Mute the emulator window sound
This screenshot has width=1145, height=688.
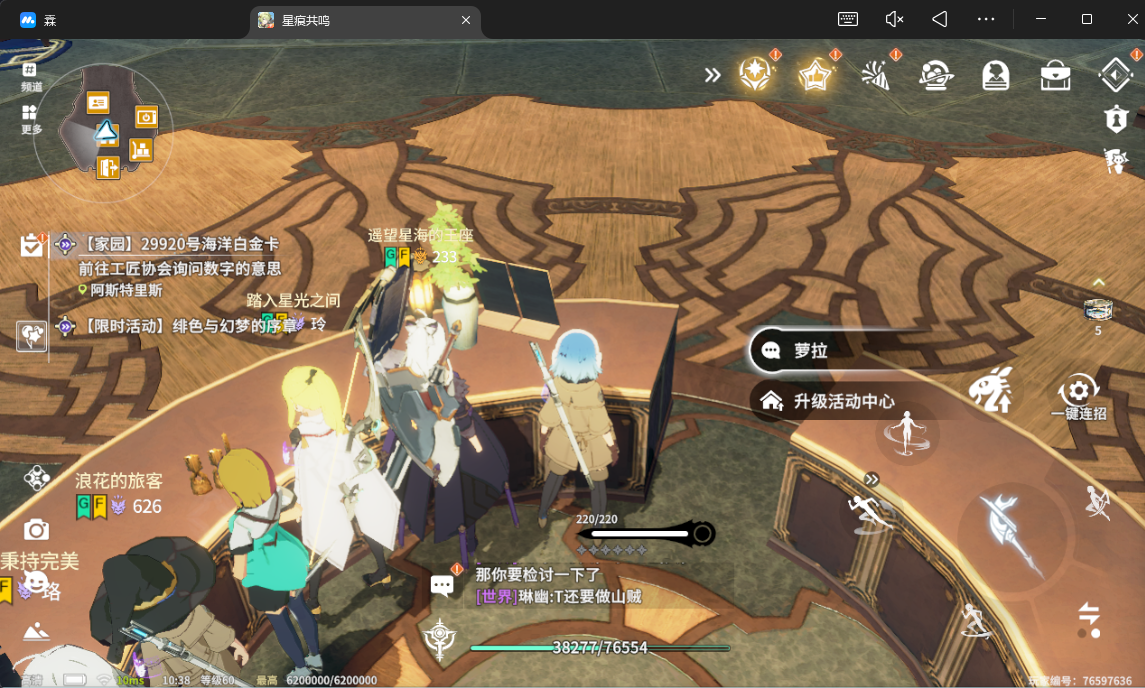coord(894,19)
